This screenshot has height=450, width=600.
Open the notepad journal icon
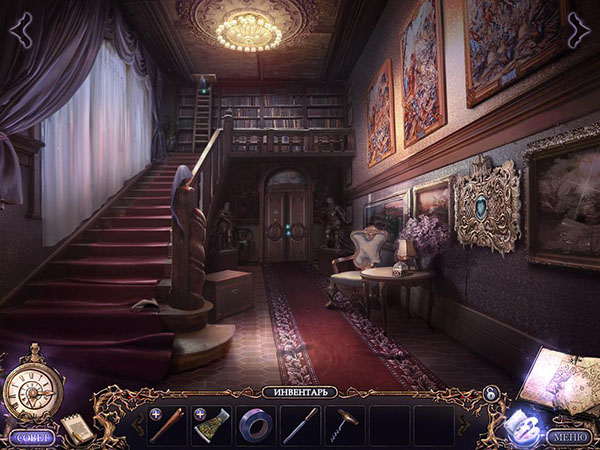76,427
